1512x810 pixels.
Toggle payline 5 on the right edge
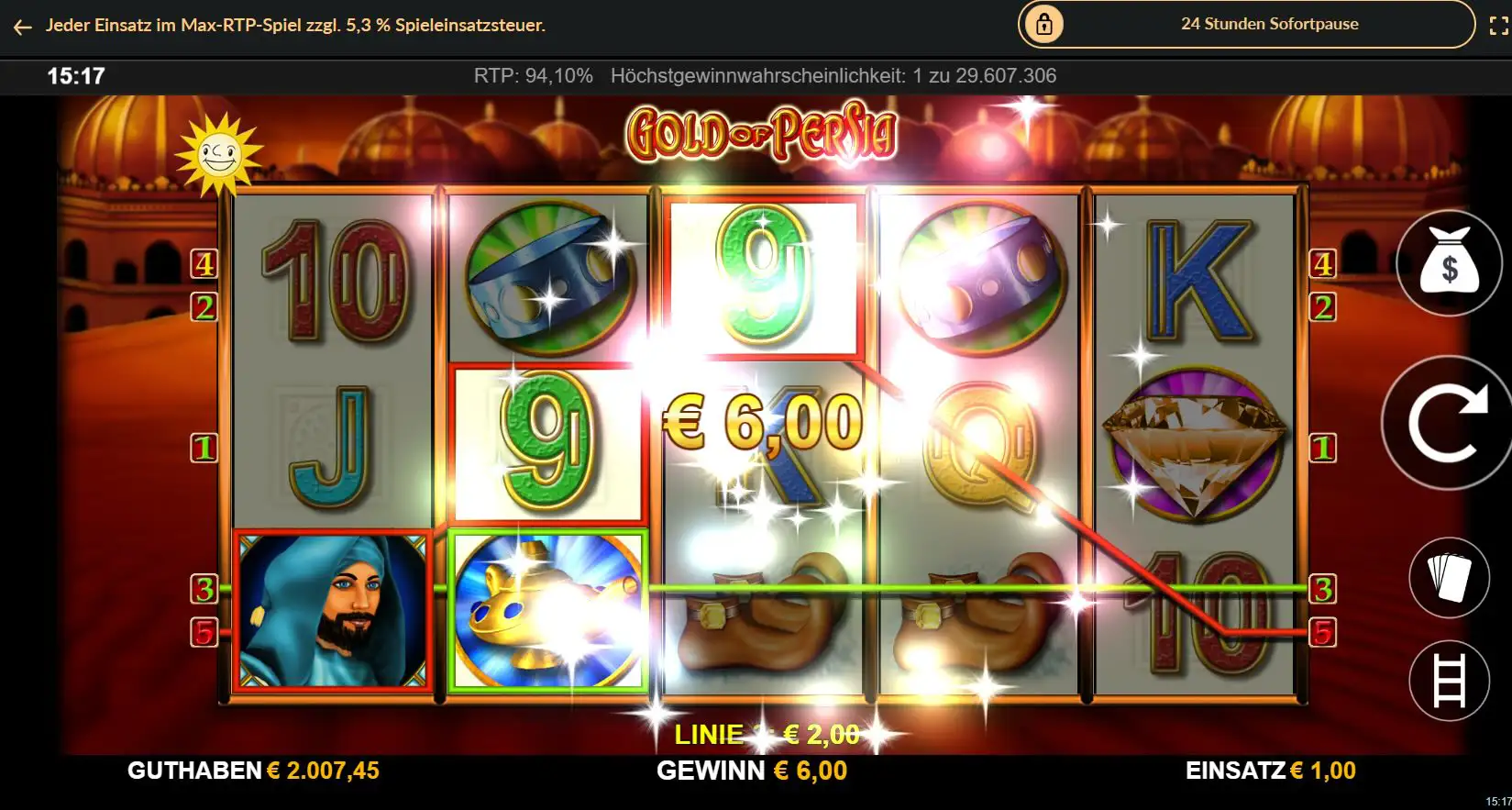(x=1323, y=630)
